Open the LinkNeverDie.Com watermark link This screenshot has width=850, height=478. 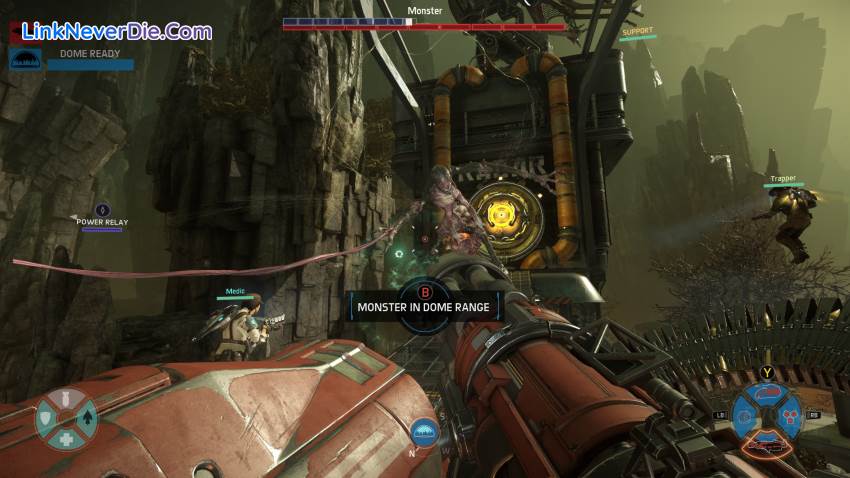(110, 31)
